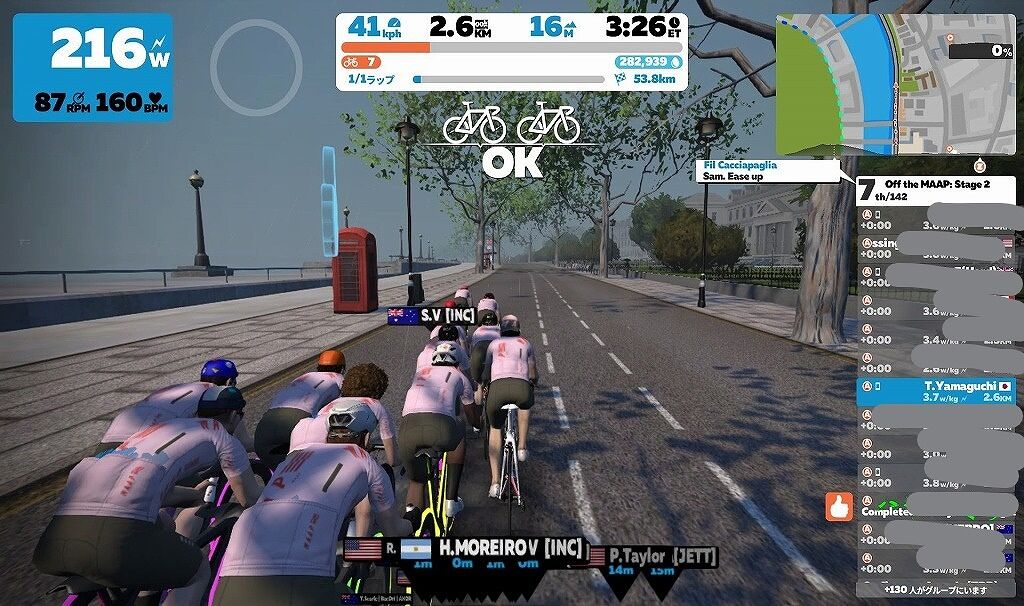
Task: Give a Ride On with the thumbs-up button
Action: (x=839, y=507)
